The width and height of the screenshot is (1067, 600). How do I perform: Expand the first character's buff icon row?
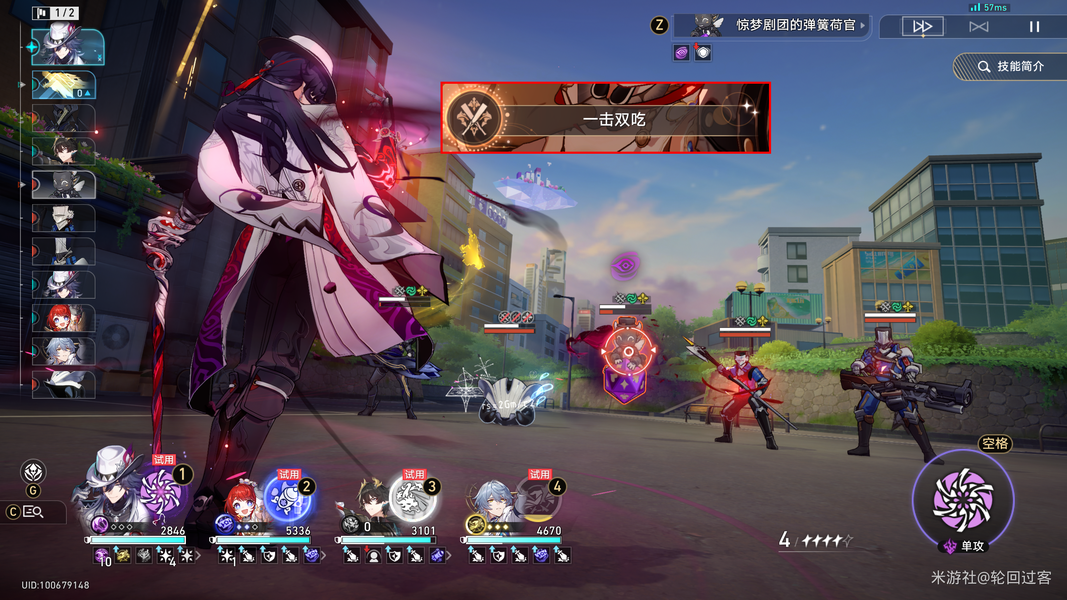coord(198,555)
